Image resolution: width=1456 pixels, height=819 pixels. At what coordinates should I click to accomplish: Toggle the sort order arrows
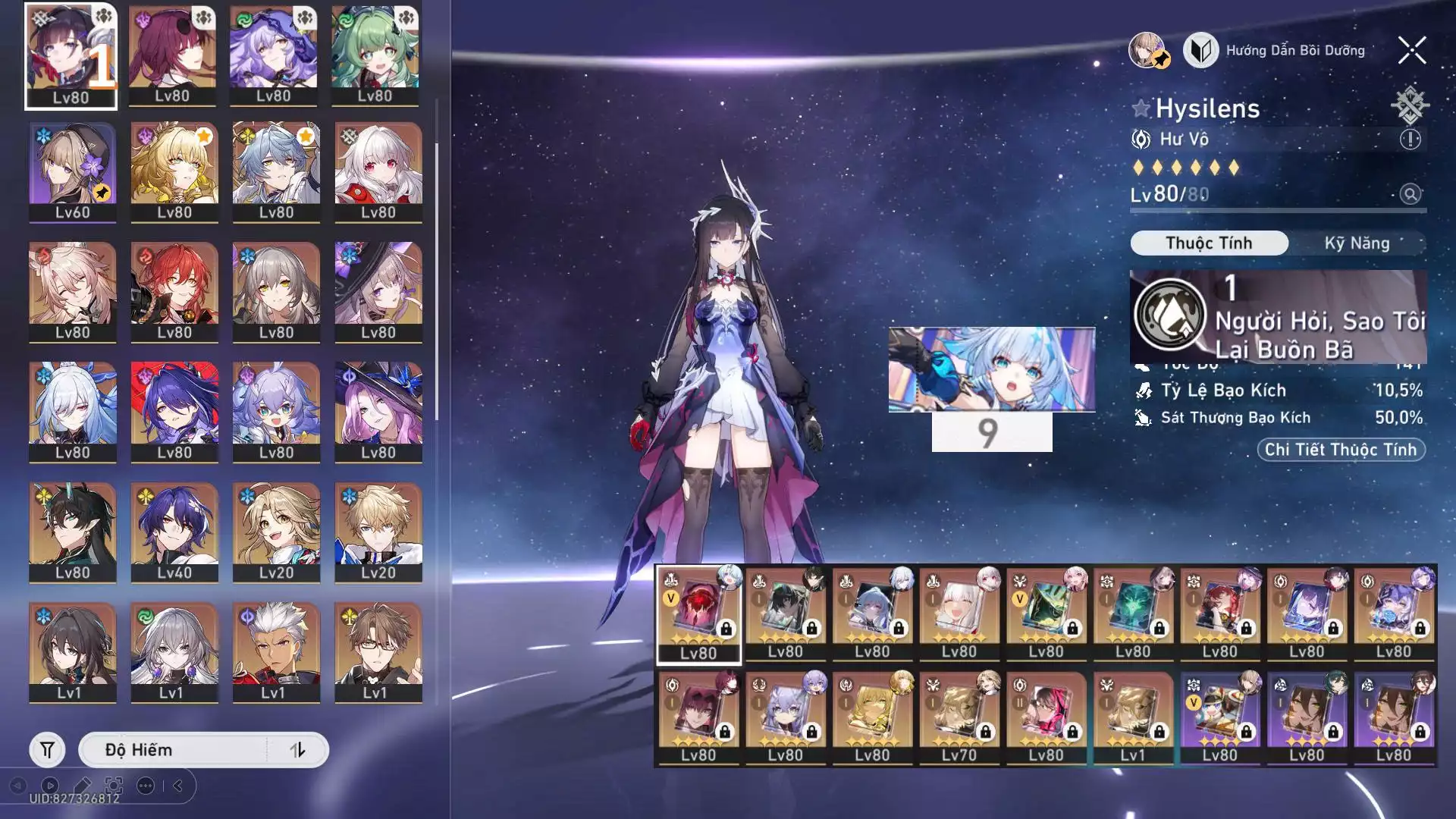(x=297, y=750)
